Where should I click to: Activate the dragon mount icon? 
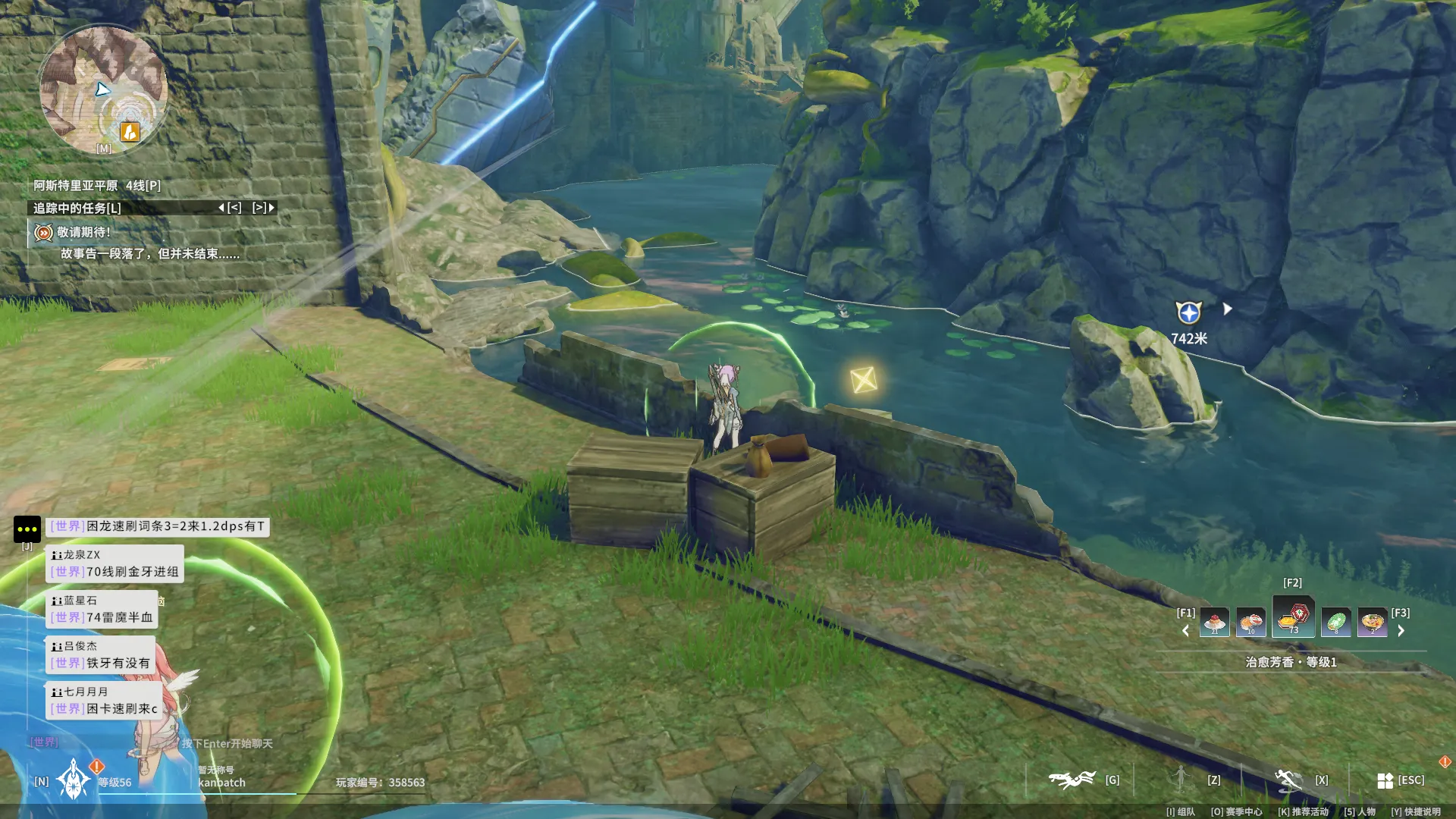click(x=1072, y=780)
